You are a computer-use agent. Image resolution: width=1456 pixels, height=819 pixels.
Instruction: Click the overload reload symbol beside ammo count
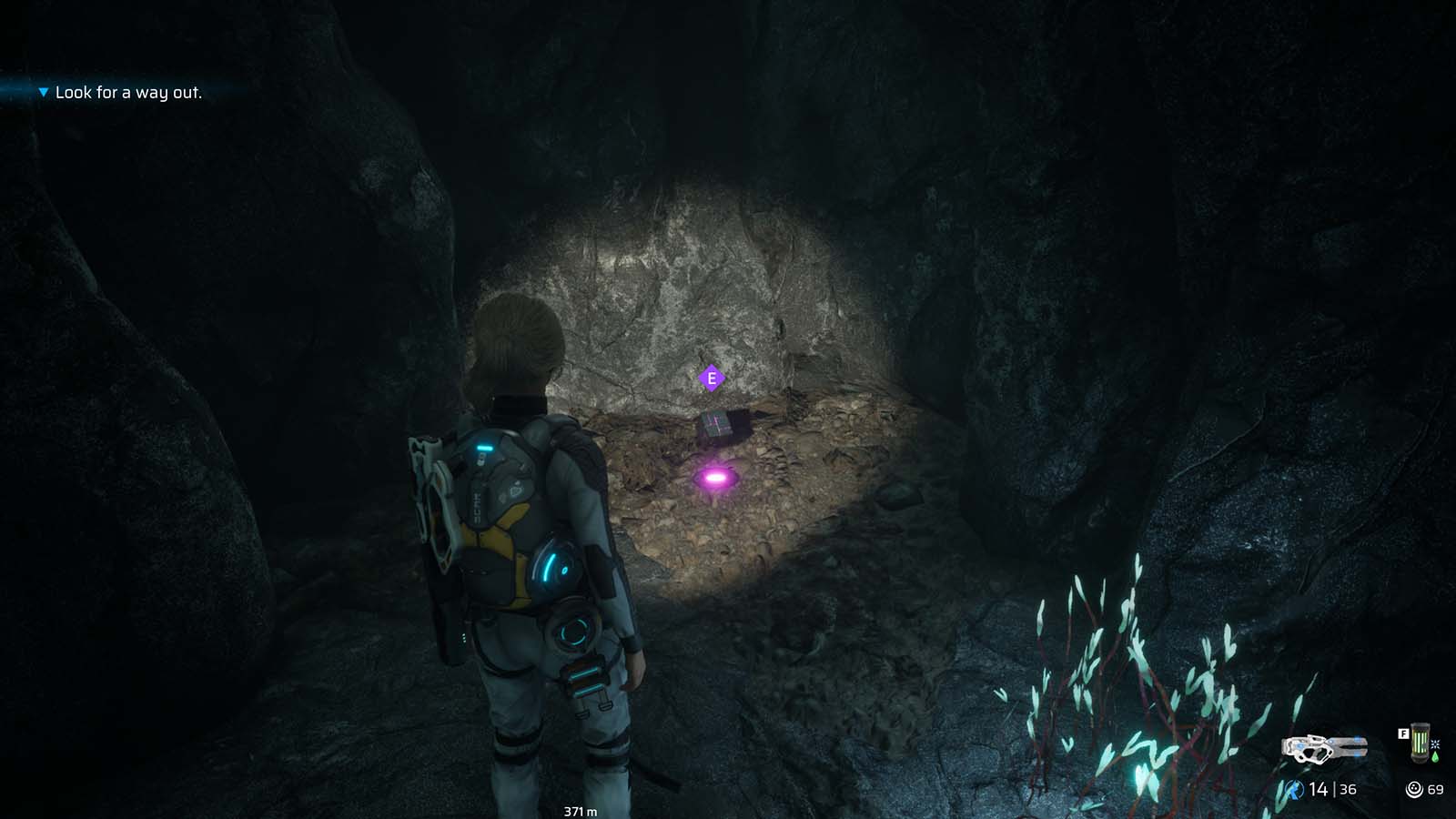click(x=1294, y=788)
